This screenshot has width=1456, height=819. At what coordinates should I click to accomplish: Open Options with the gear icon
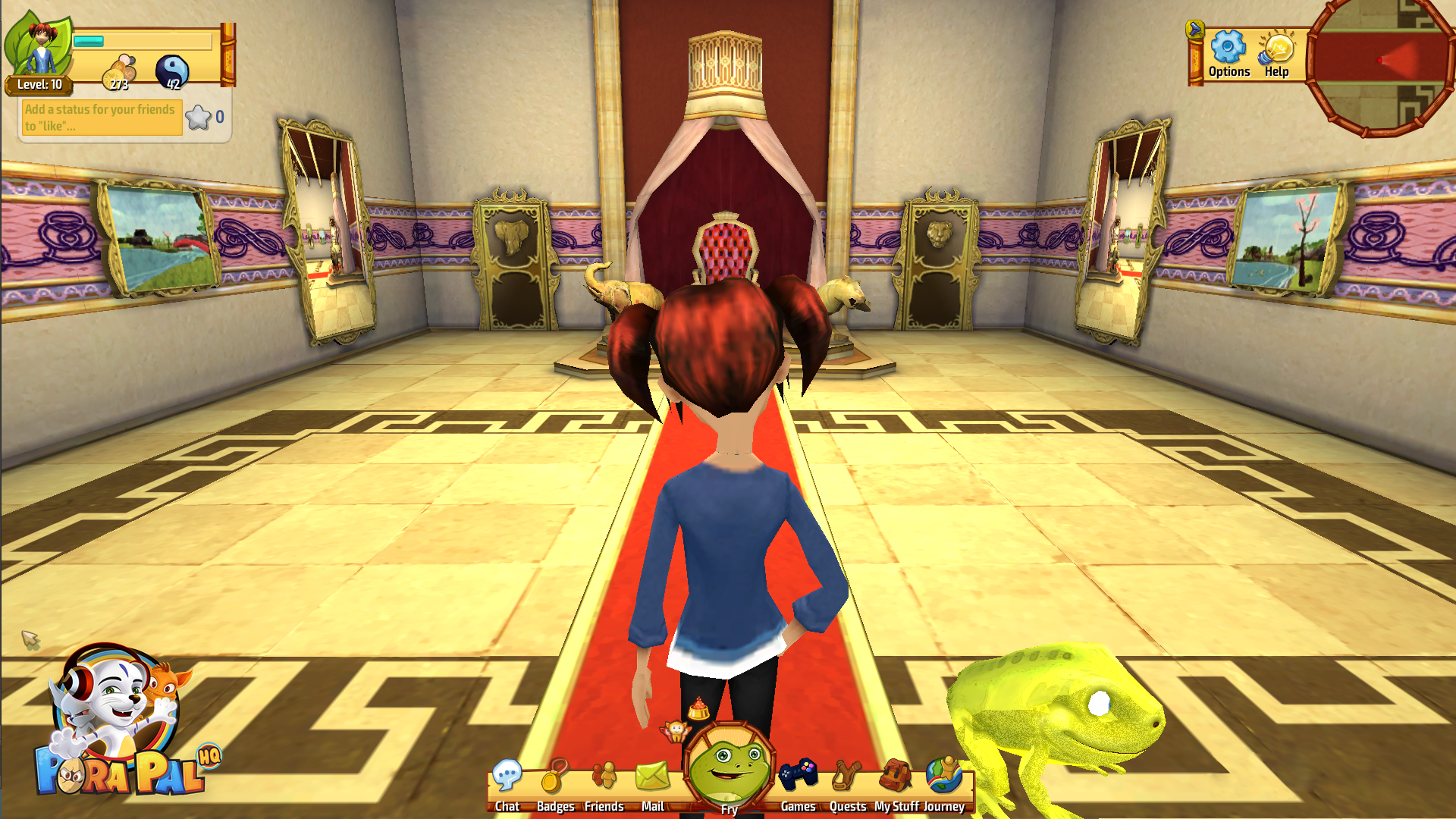(1229, 47)
